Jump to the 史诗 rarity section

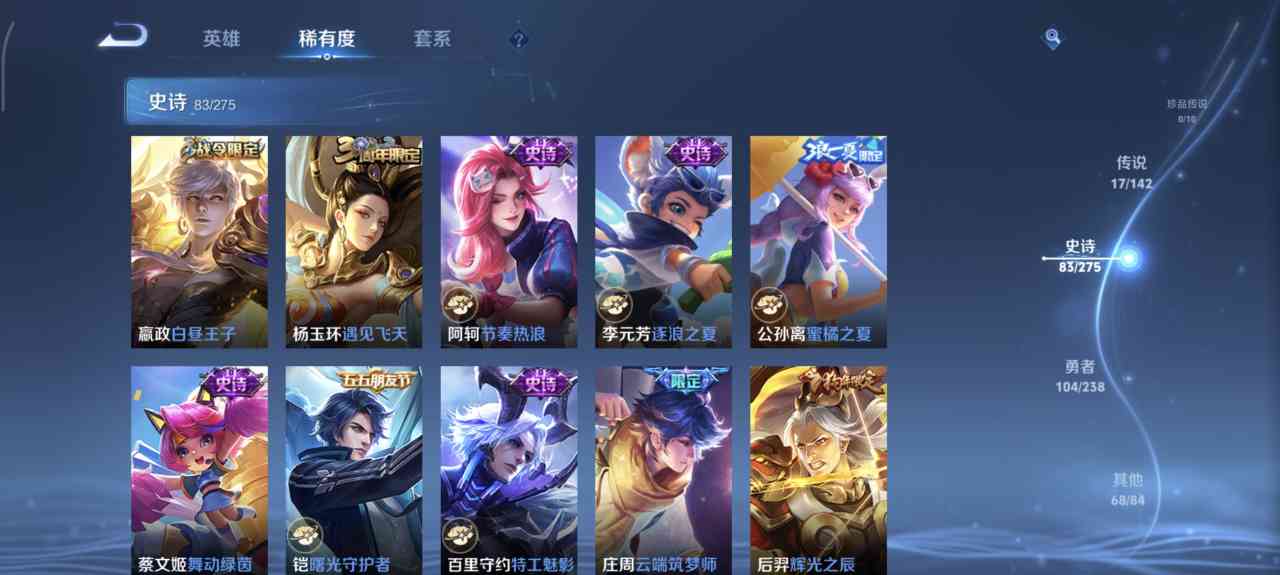click(x=1080, y=256)
